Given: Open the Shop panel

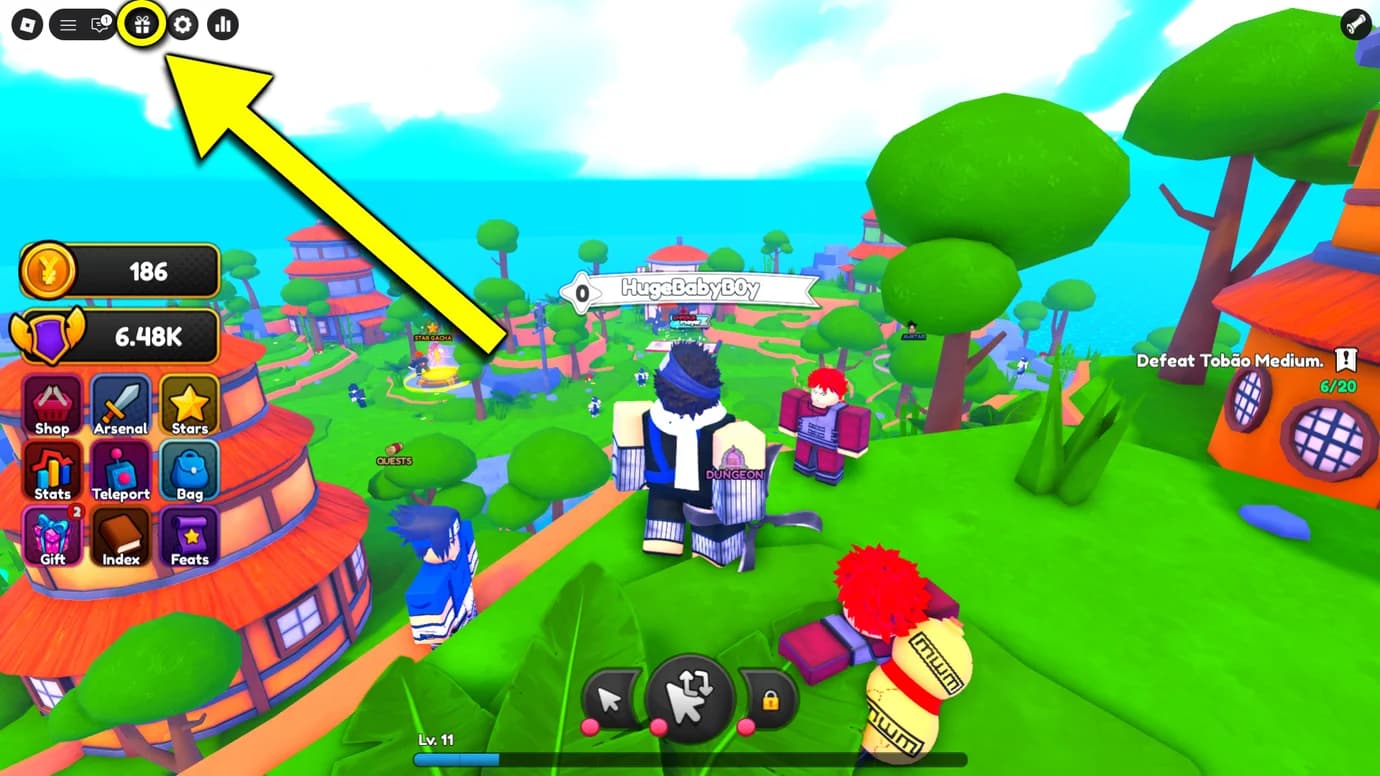Looking at the screenshot, I should point(52,404).
